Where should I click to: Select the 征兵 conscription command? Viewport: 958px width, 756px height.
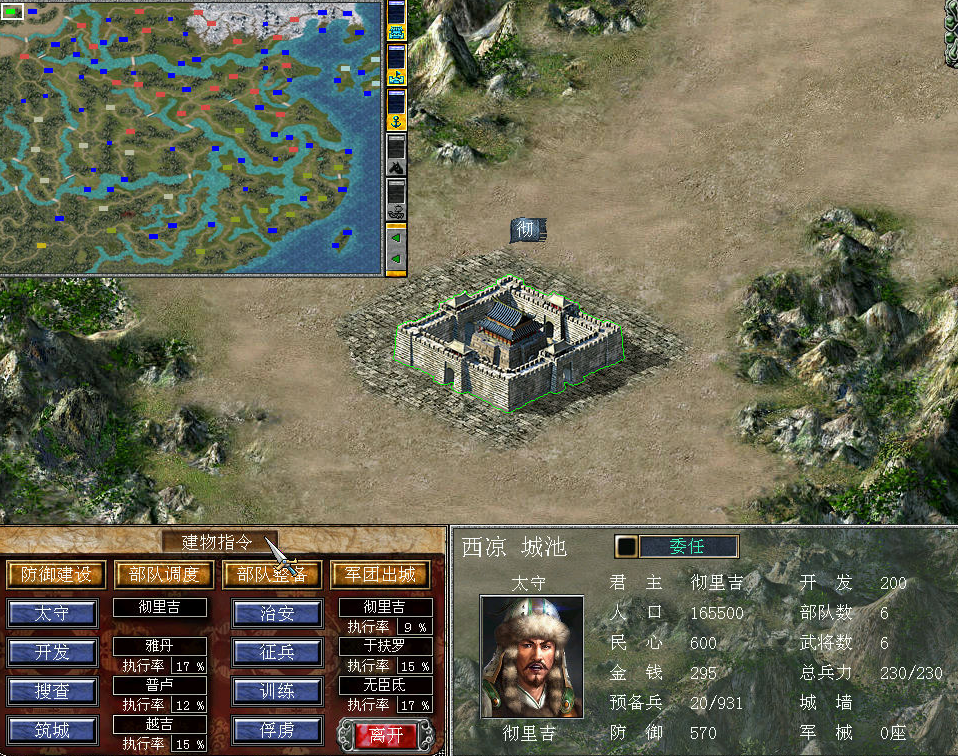[277, 652]
